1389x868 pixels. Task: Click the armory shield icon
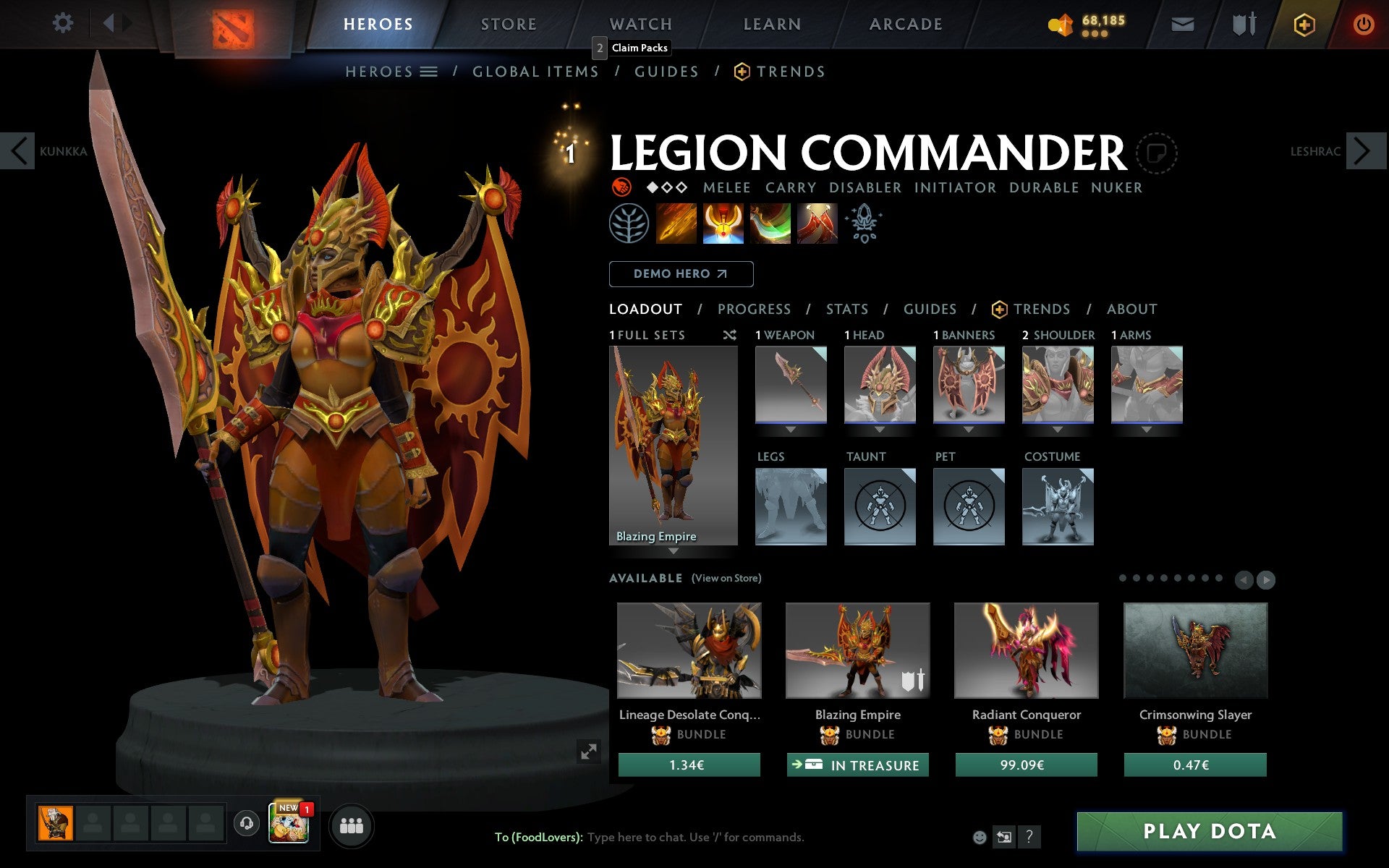[x=1244, y=24]
